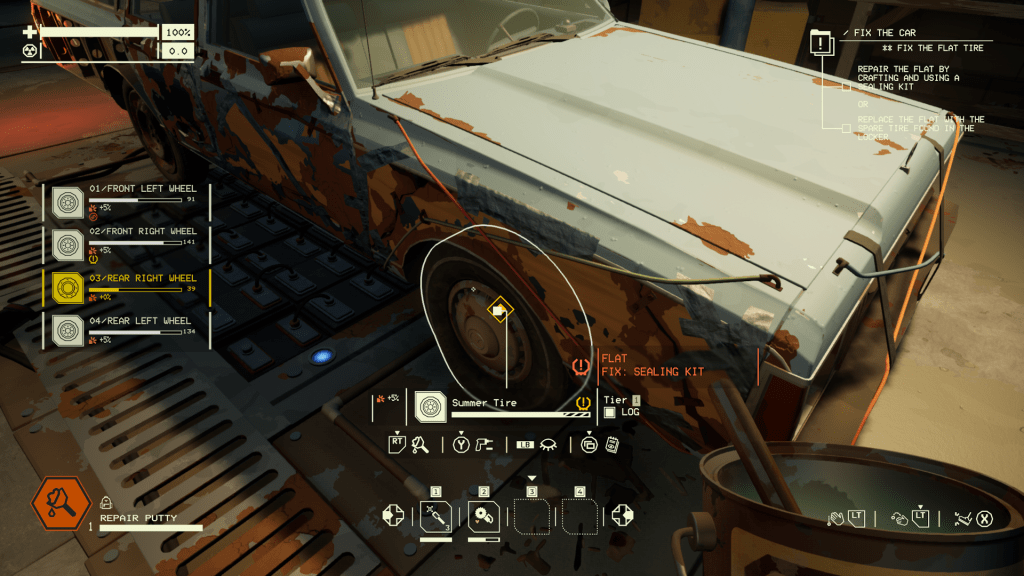This screenshot has height=576, width=1024.
Task: Open the logbook notepad icon
Action: coord(612,445)
